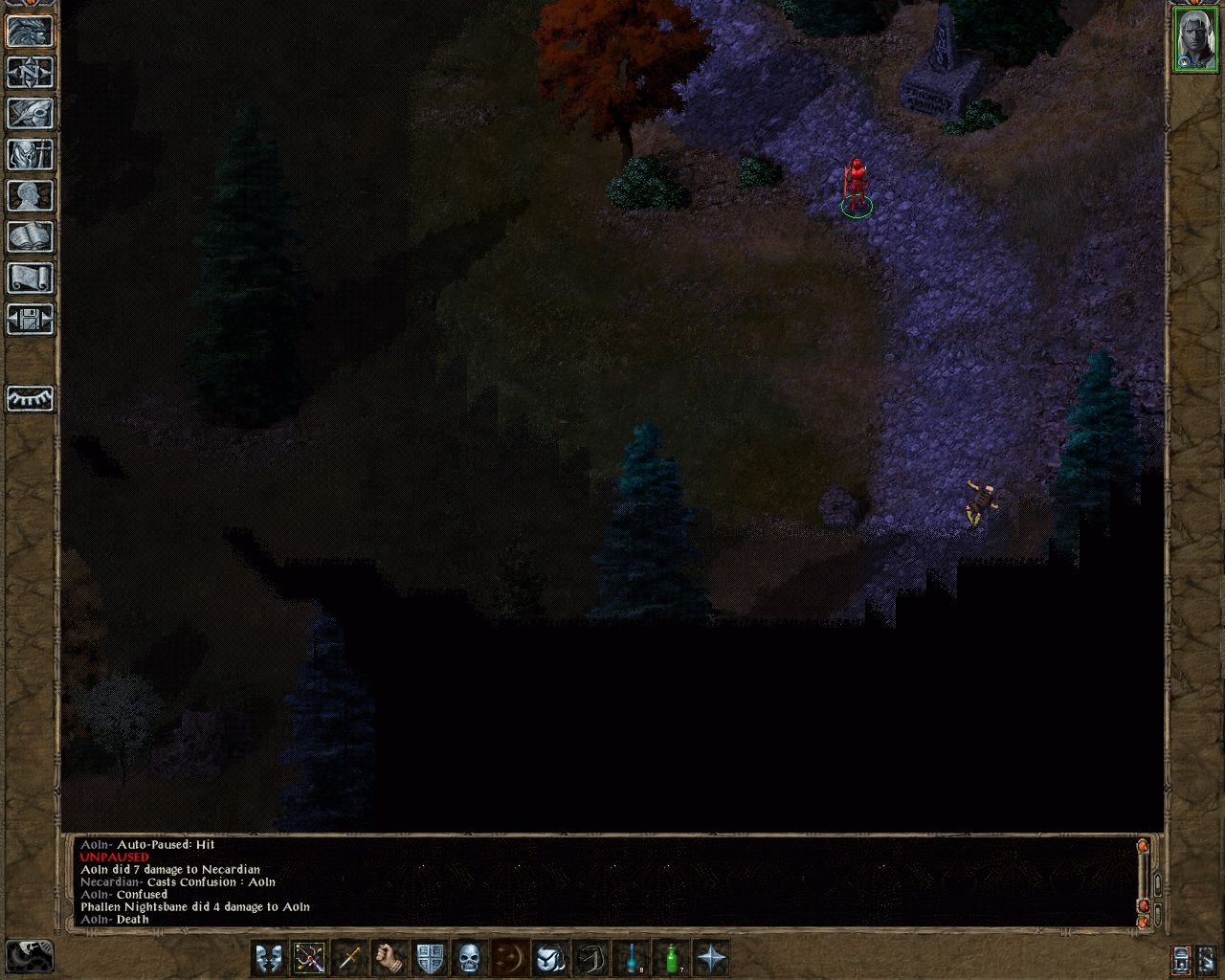Open the priest scroll icon
This screenshot has height=980, width=1225.
pyautogui.click(x=30, y=278)
